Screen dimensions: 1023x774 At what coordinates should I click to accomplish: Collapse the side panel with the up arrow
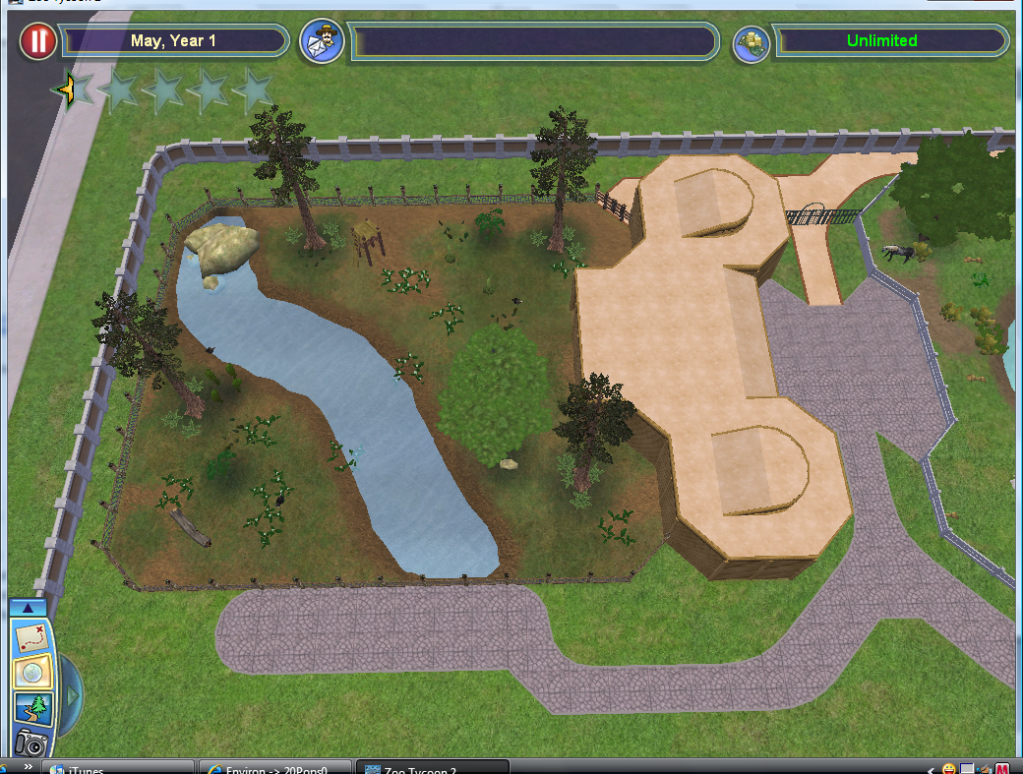[x=28, y=607]
